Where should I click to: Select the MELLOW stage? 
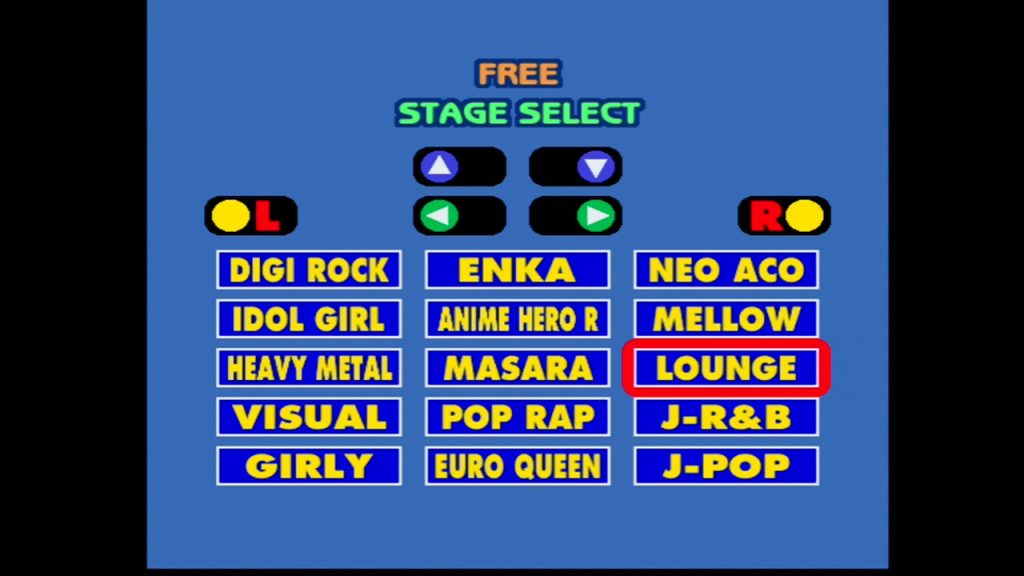(726, 319)
